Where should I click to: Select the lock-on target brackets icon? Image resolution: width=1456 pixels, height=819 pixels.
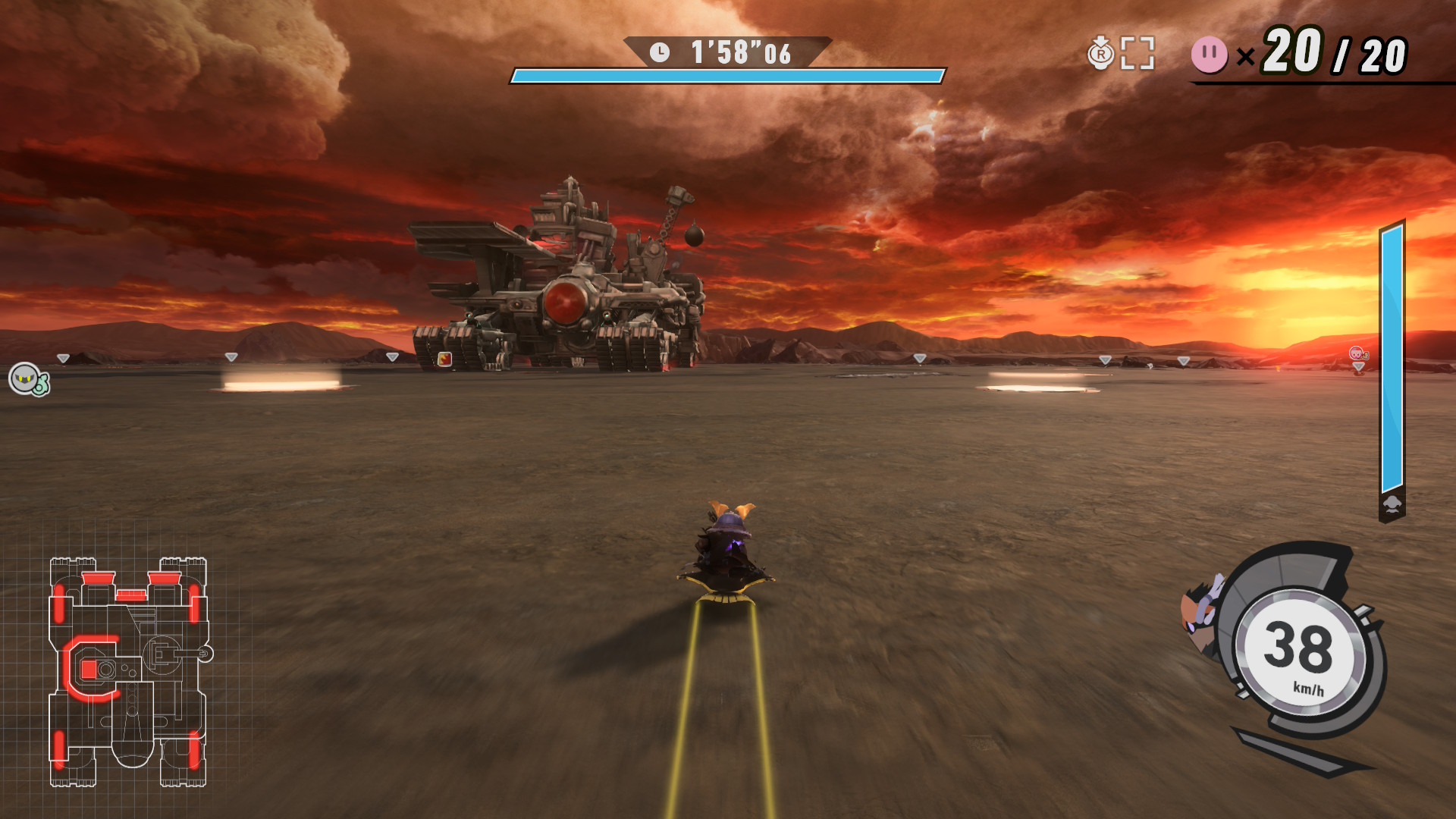point(1137,53)
